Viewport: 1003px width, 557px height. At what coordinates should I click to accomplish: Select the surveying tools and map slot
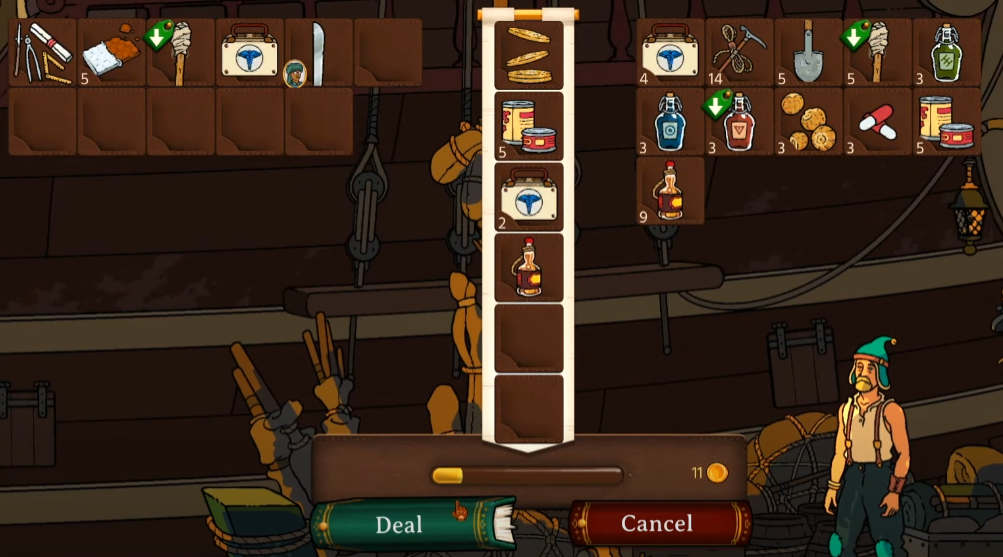[x=43, y=52]
